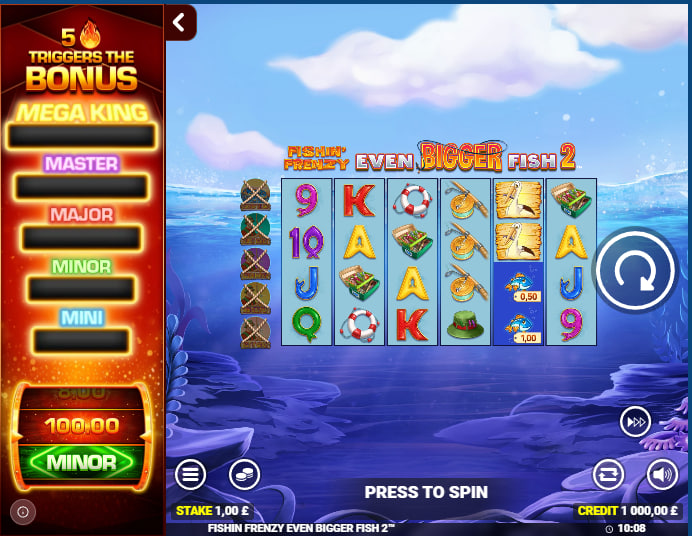Open the hamburger menu
Image resolution: width=694 pixels, height=536 pixels.
point(191,474)
